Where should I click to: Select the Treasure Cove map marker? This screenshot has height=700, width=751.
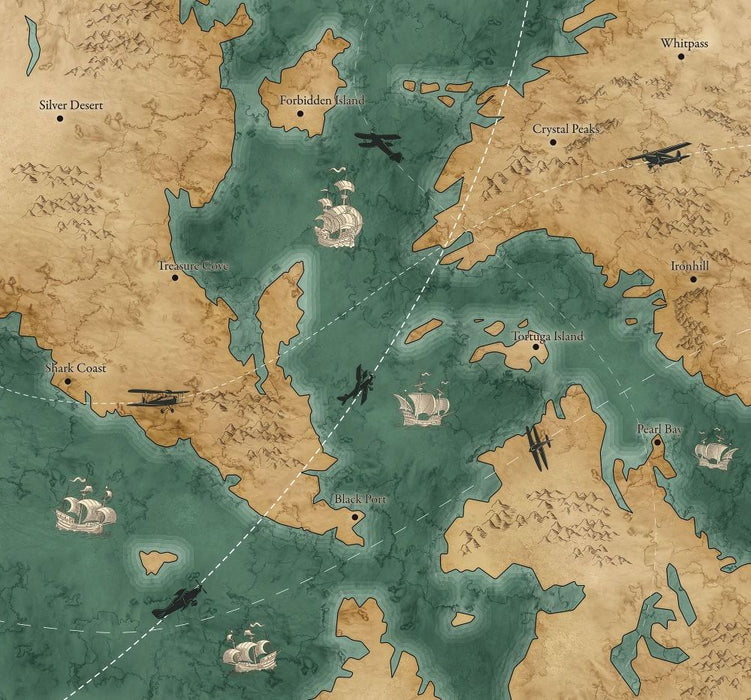click(x=175, y=278)
